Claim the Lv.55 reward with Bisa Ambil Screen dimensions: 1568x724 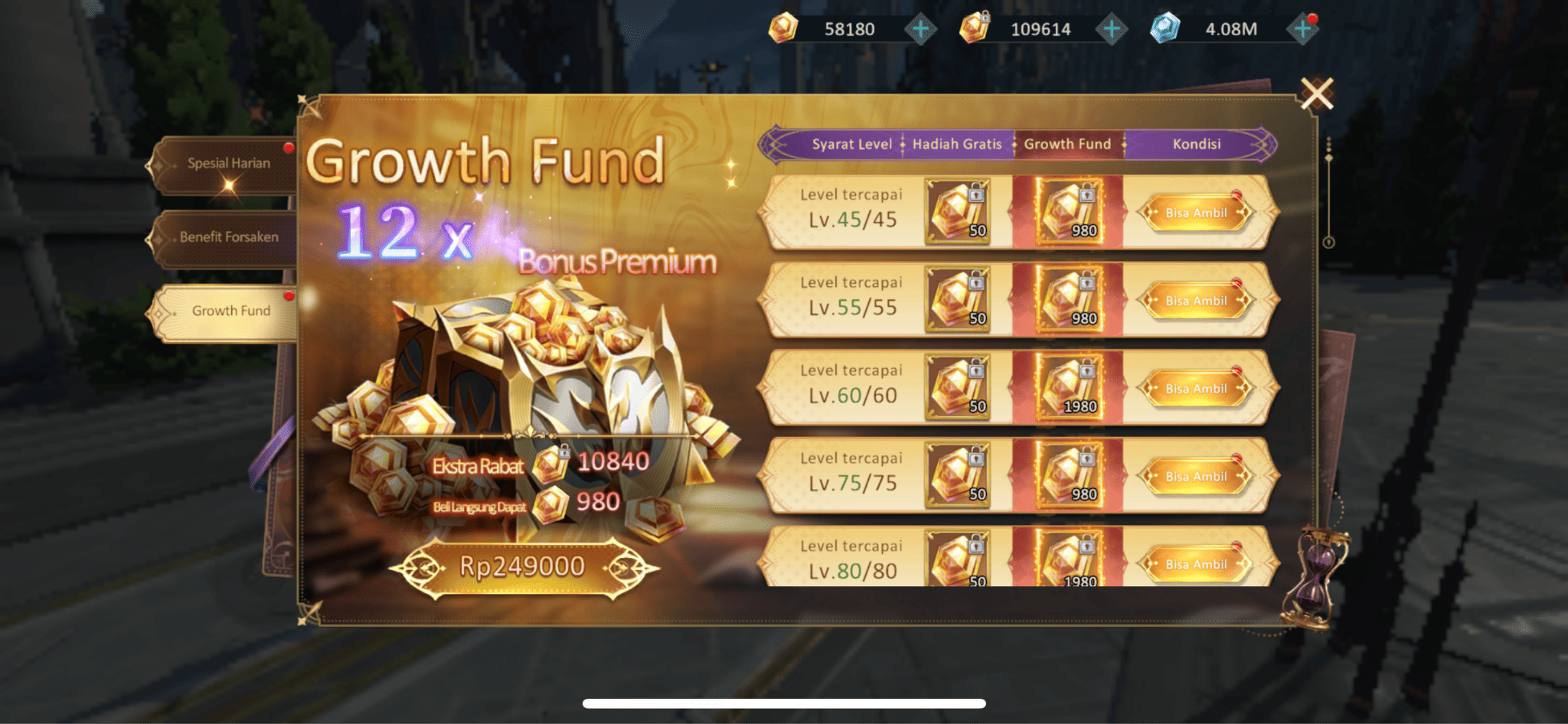tap(1196, 301)
